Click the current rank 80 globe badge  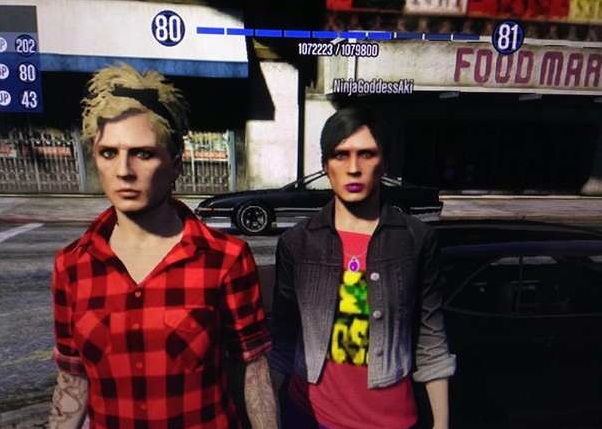(168, 29)
